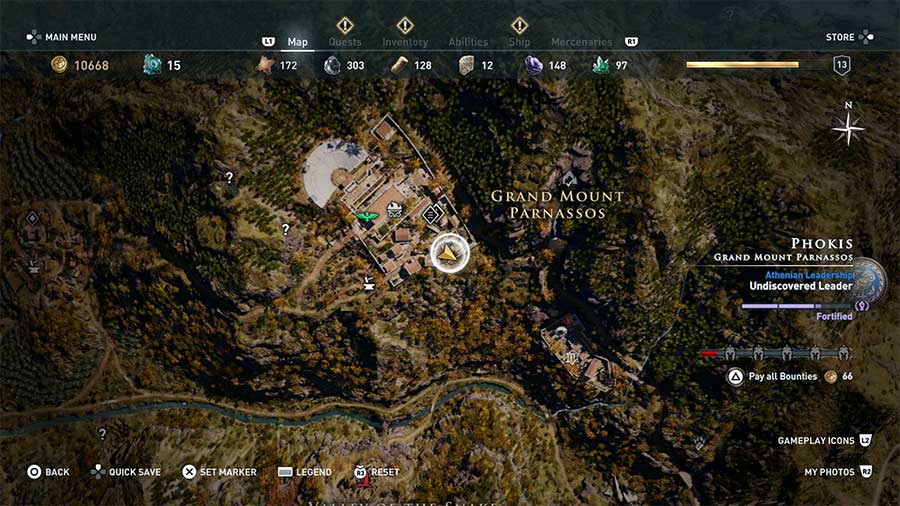The height and width of the screenshot is (506, 900).
Task: Switch to the Quests tab
Action: pos(345,42)
